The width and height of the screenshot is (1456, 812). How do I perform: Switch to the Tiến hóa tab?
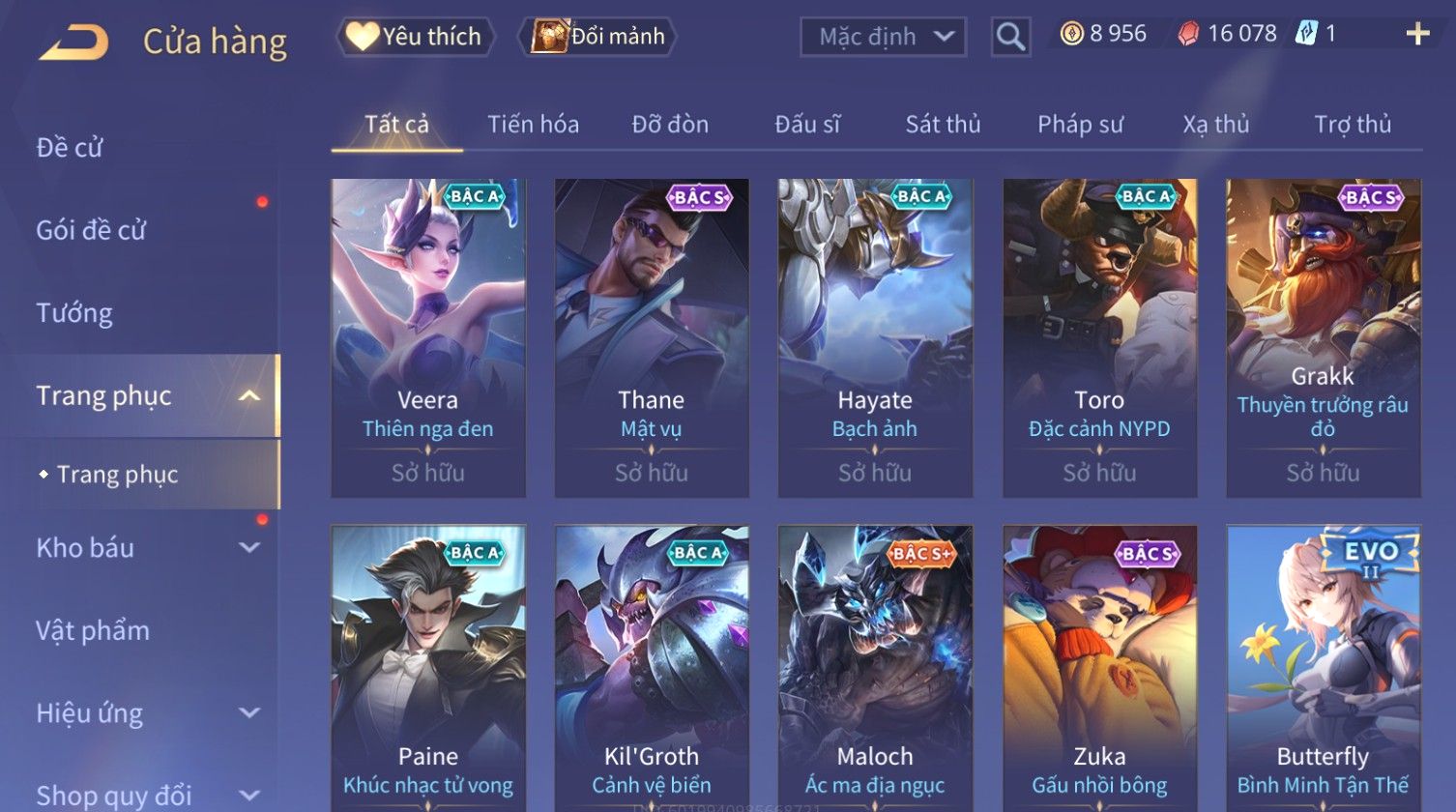533,125
